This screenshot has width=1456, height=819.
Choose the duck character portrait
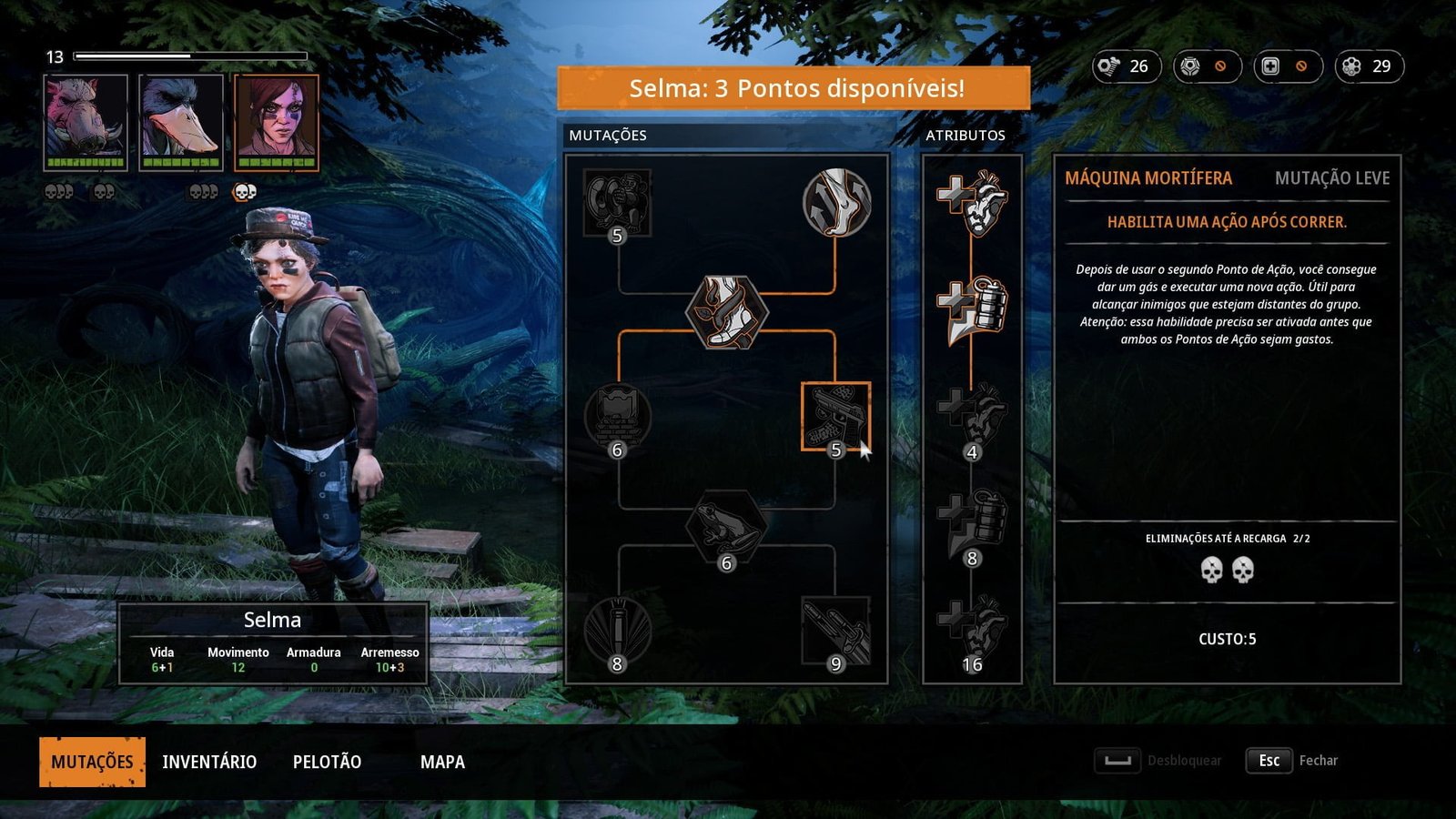pyautogui.click(x=181, y=122)
